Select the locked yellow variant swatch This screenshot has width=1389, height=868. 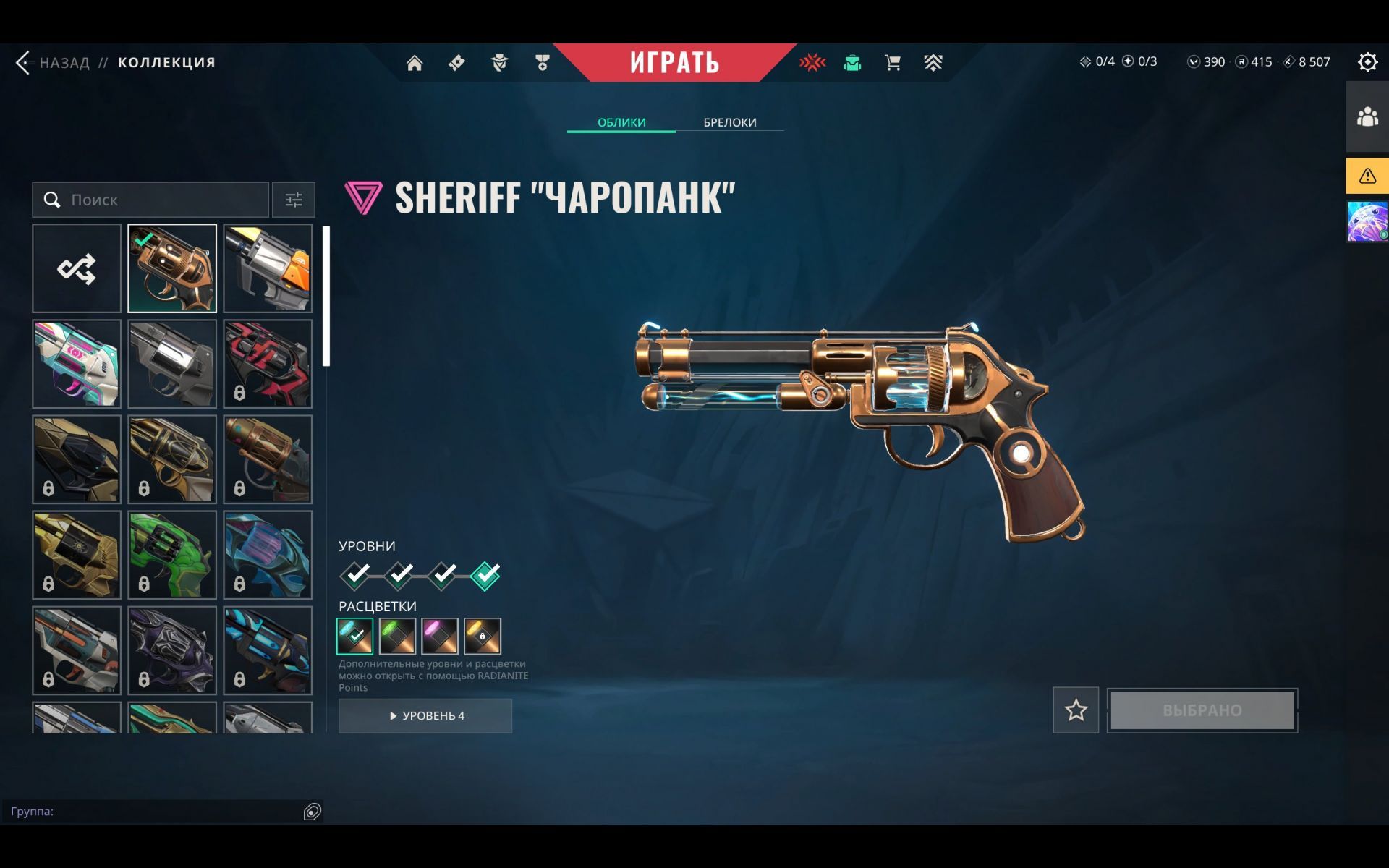[483, 636]
